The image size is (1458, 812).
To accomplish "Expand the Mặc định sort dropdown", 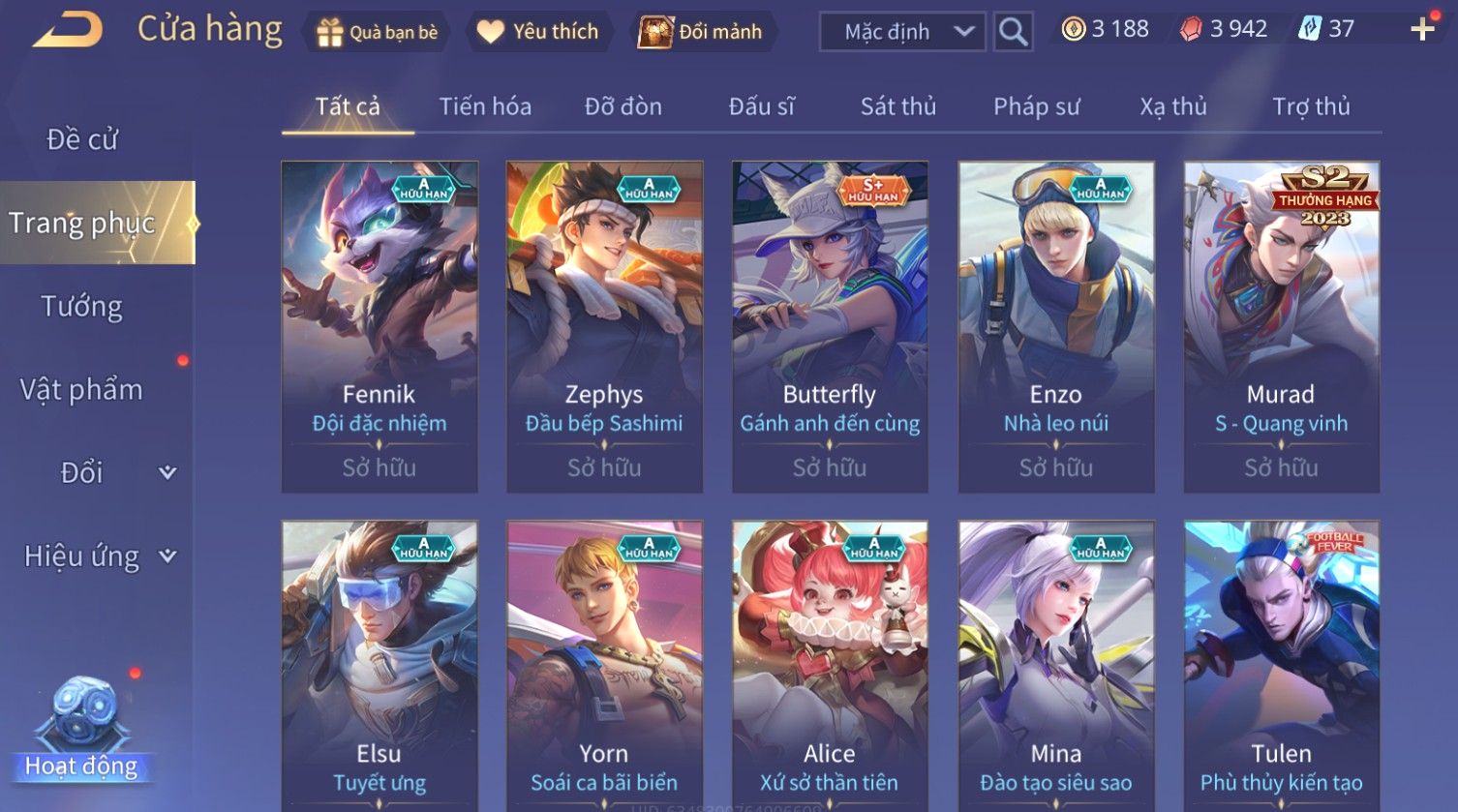I will point(902,32).
